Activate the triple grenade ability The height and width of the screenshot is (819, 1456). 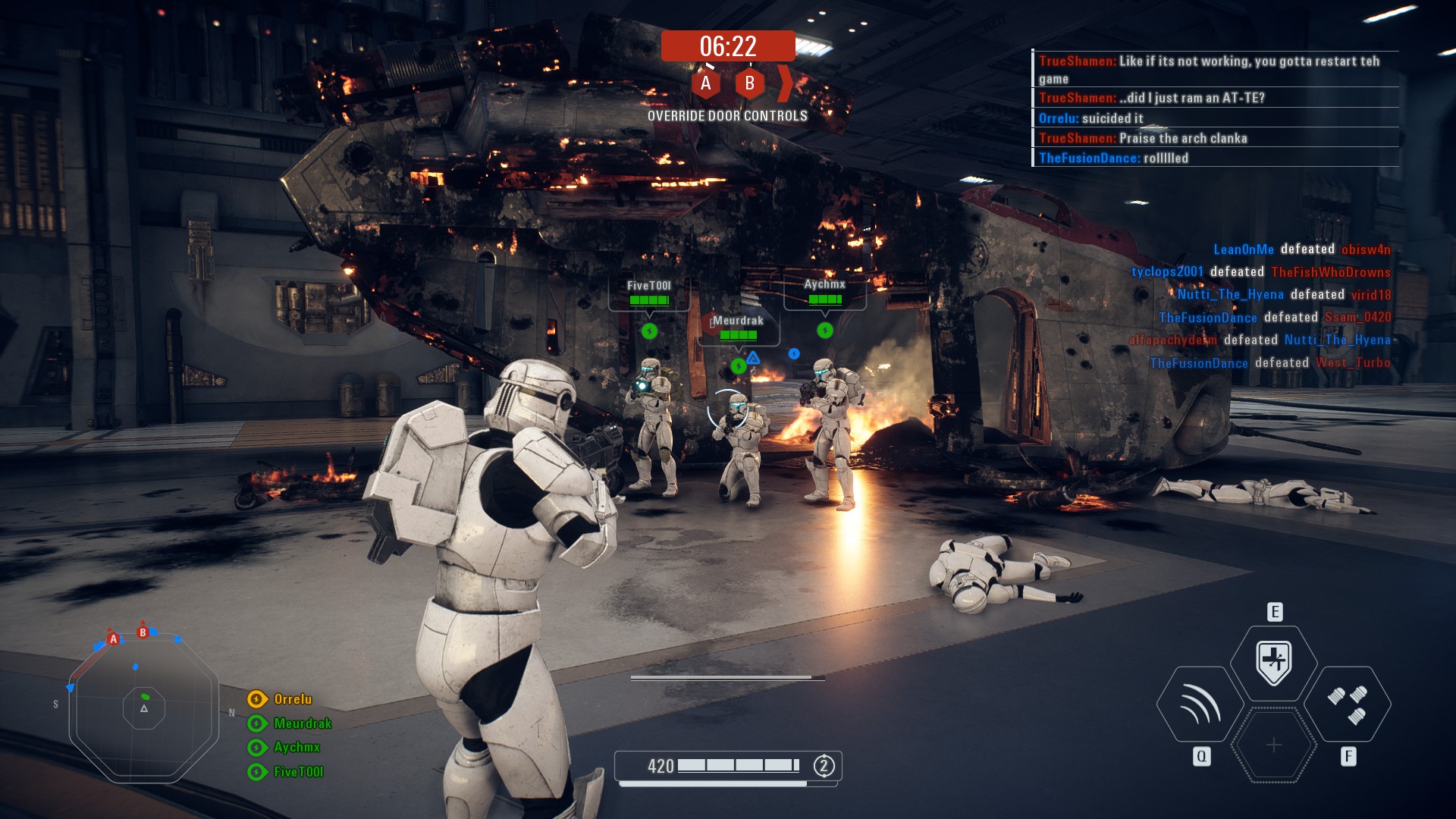coord(1348,704)
